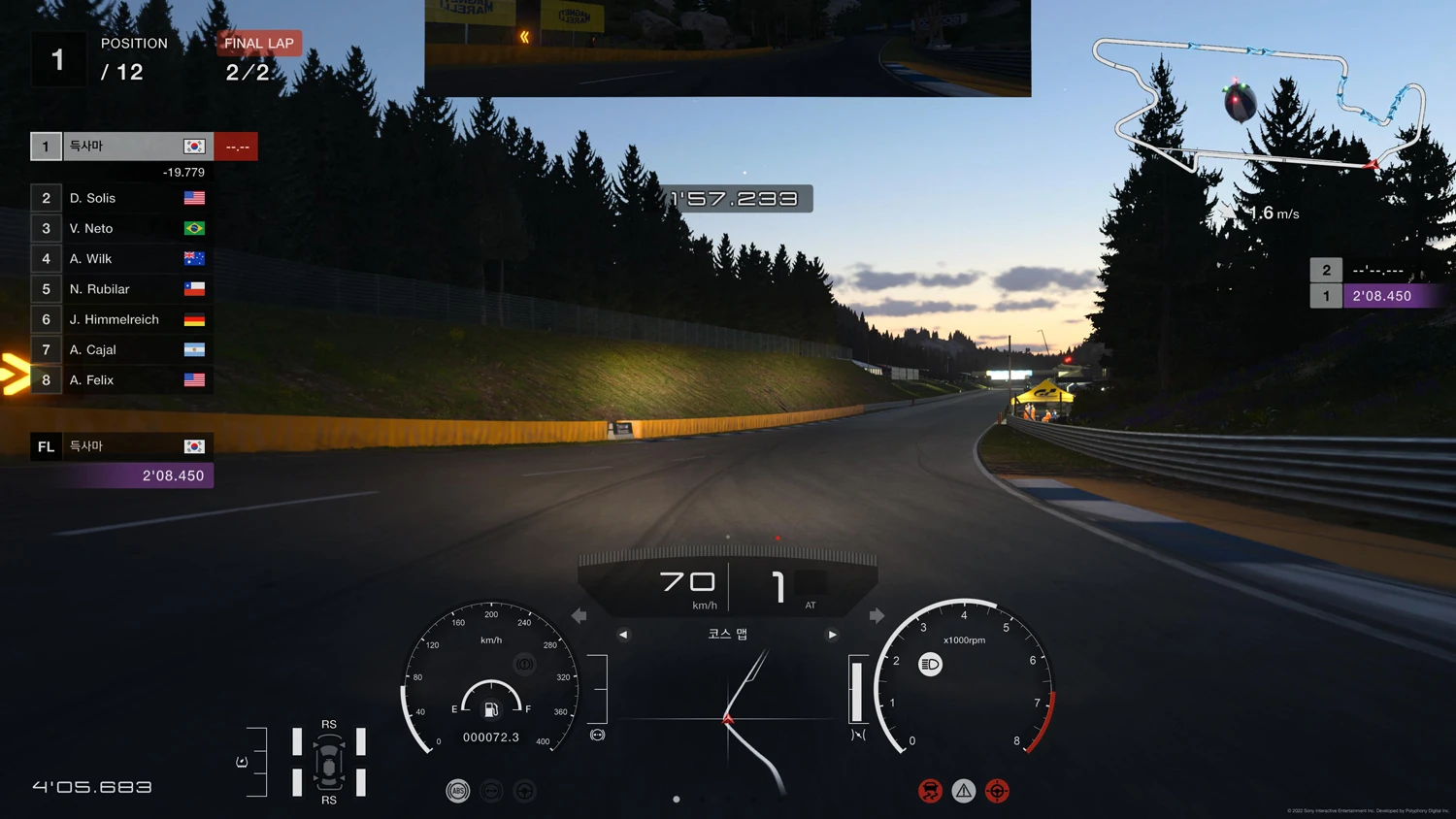Click A. Wilk's leaderboard entry
This screenshot has width=1456, height=819.
pos(121,259)
